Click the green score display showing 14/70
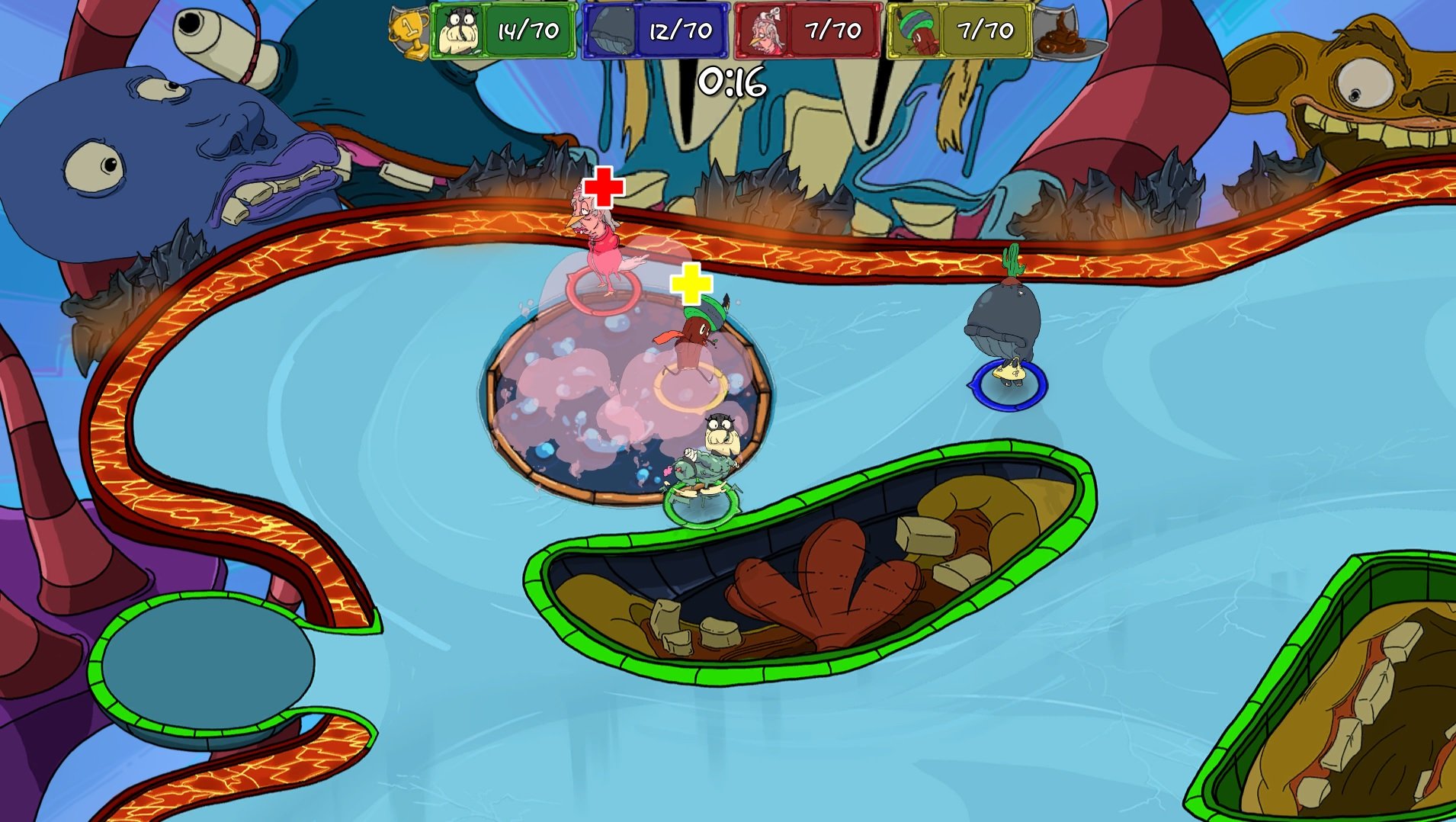This screenshot has height=822, width=1456. click(x=529, y=31)
